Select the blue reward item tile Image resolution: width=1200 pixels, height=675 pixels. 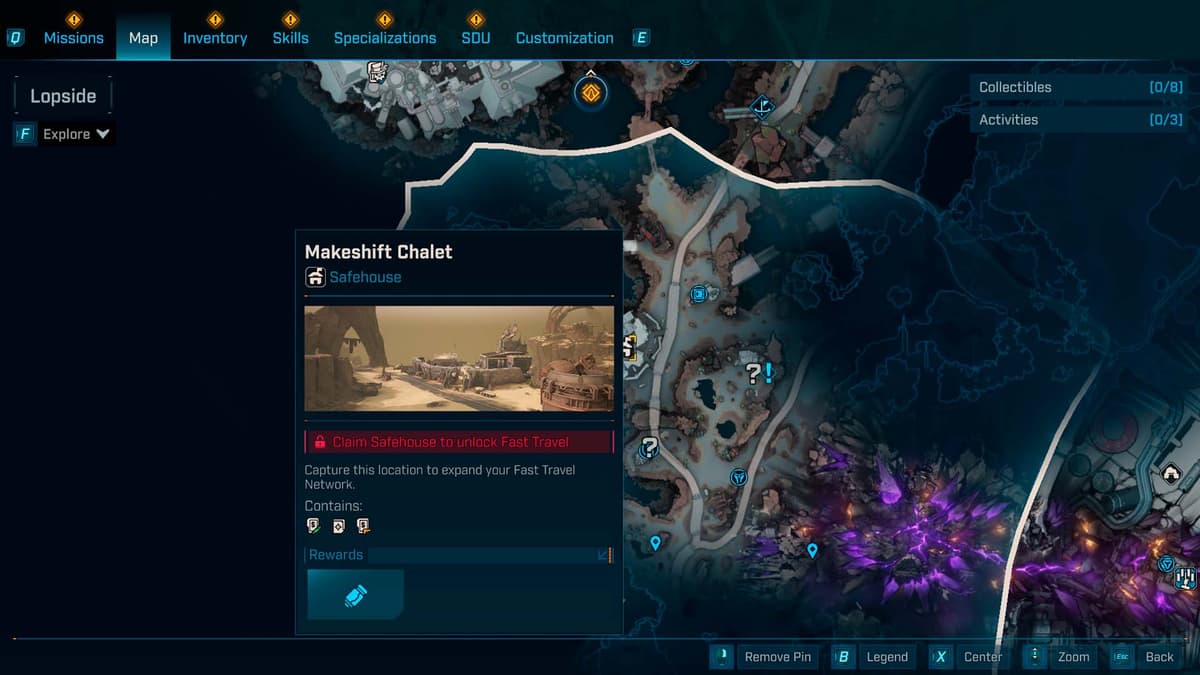[355, 595]
